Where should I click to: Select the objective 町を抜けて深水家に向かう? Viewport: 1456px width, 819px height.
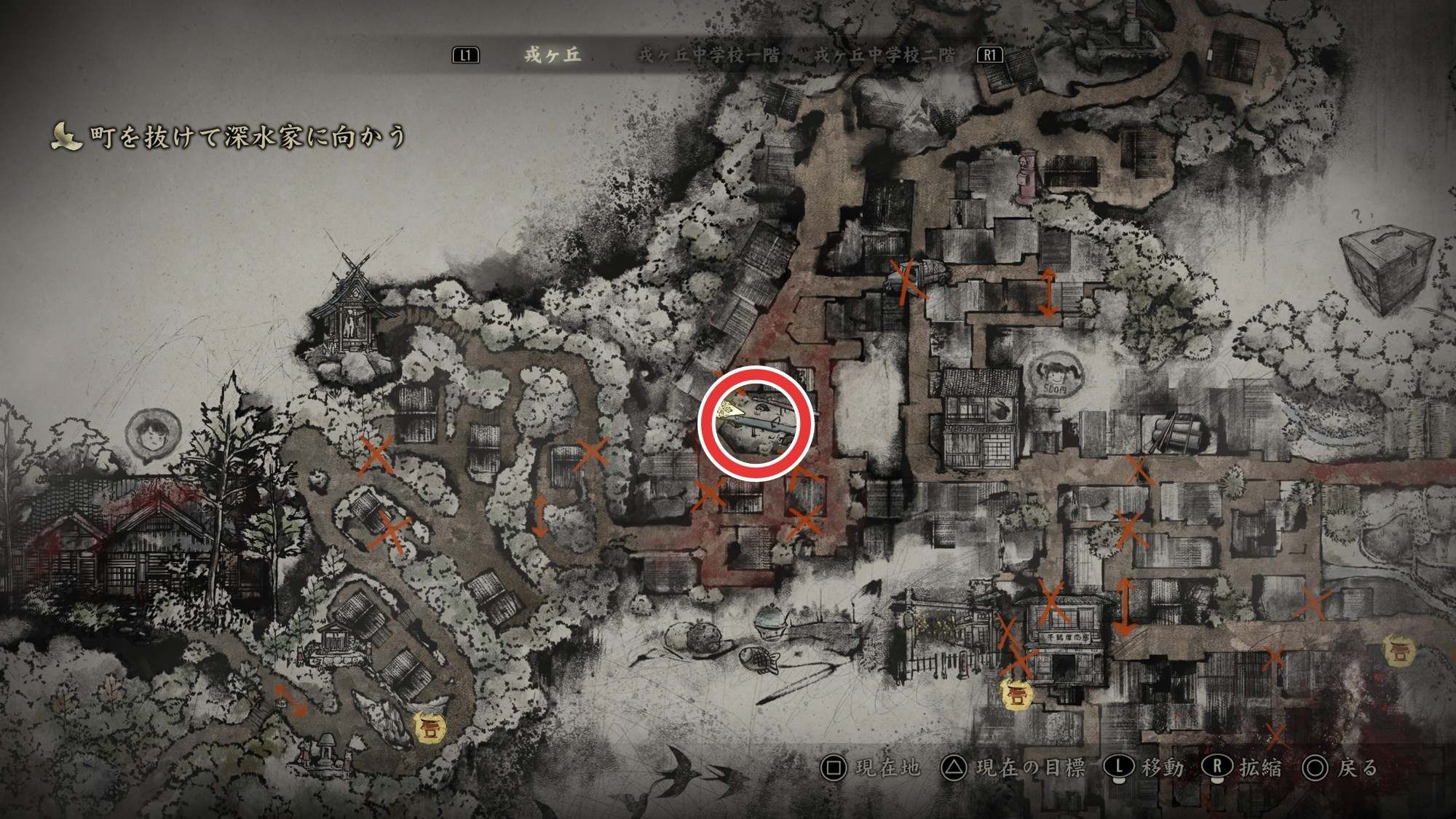(247, 136)
